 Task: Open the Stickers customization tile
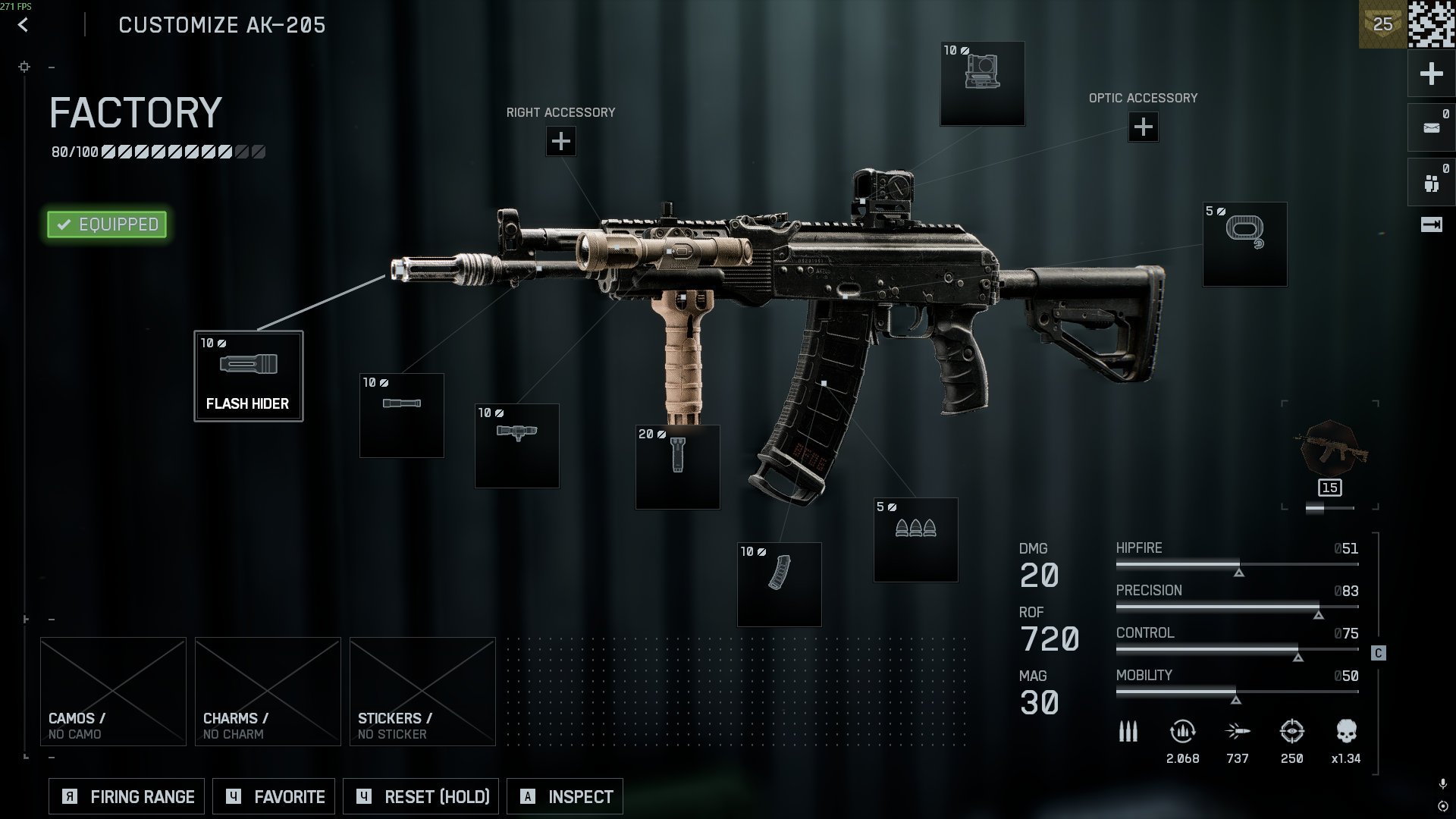point(422,691)
